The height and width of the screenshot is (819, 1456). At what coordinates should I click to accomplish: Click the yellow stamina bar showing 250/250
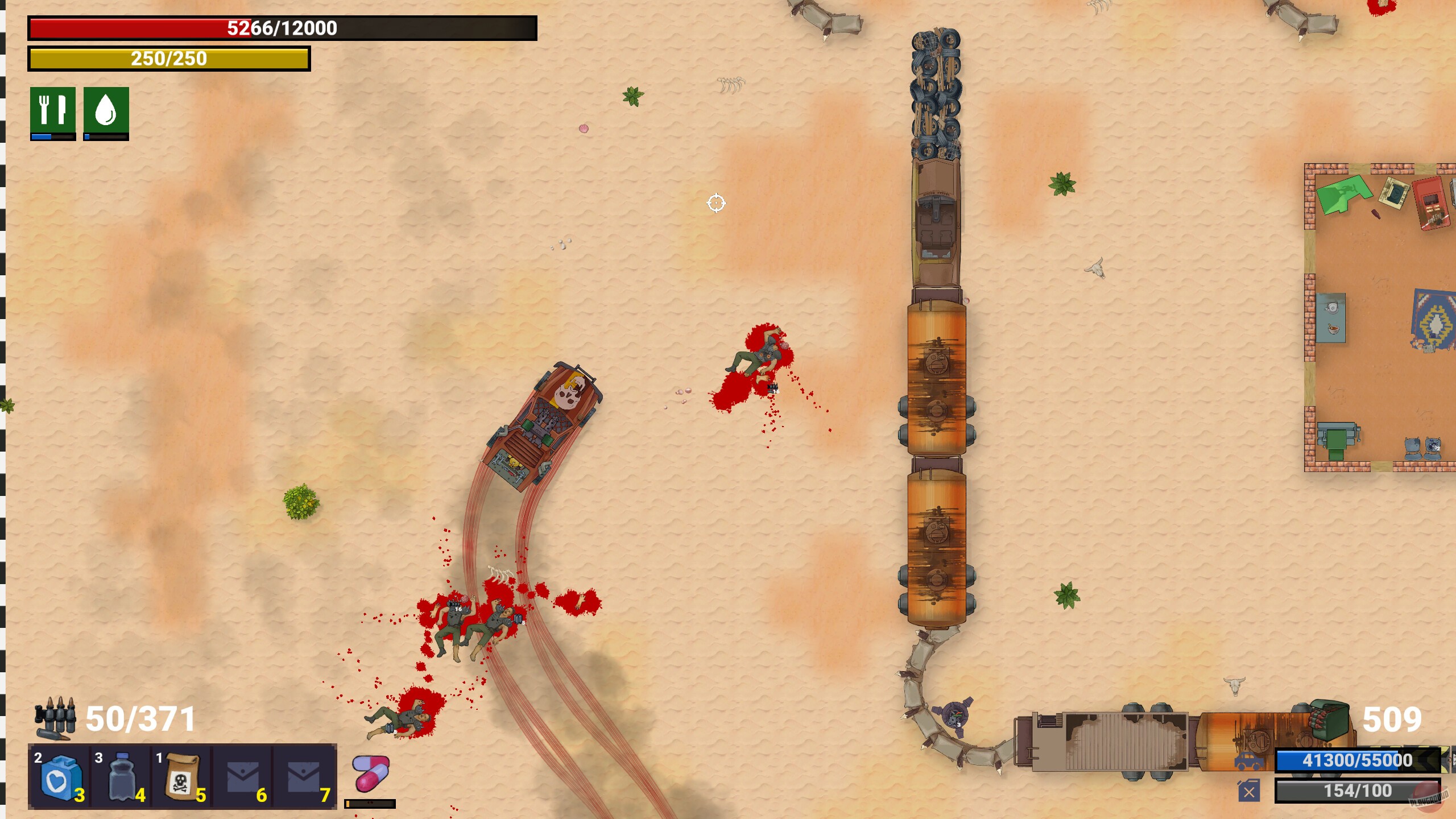[x=169, y=59]
